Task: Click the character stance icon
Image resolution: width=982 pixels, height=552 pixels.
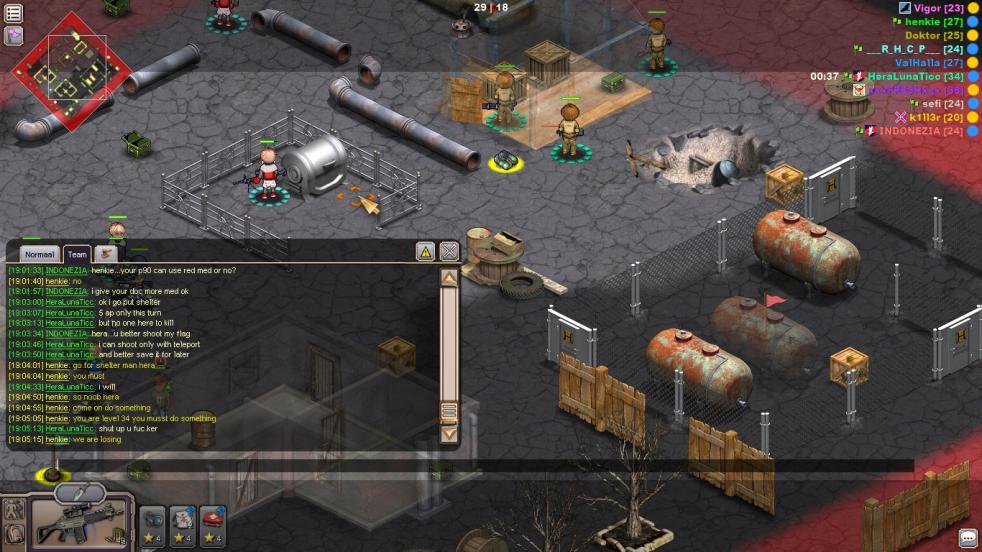Action: [x=14, y=508]
